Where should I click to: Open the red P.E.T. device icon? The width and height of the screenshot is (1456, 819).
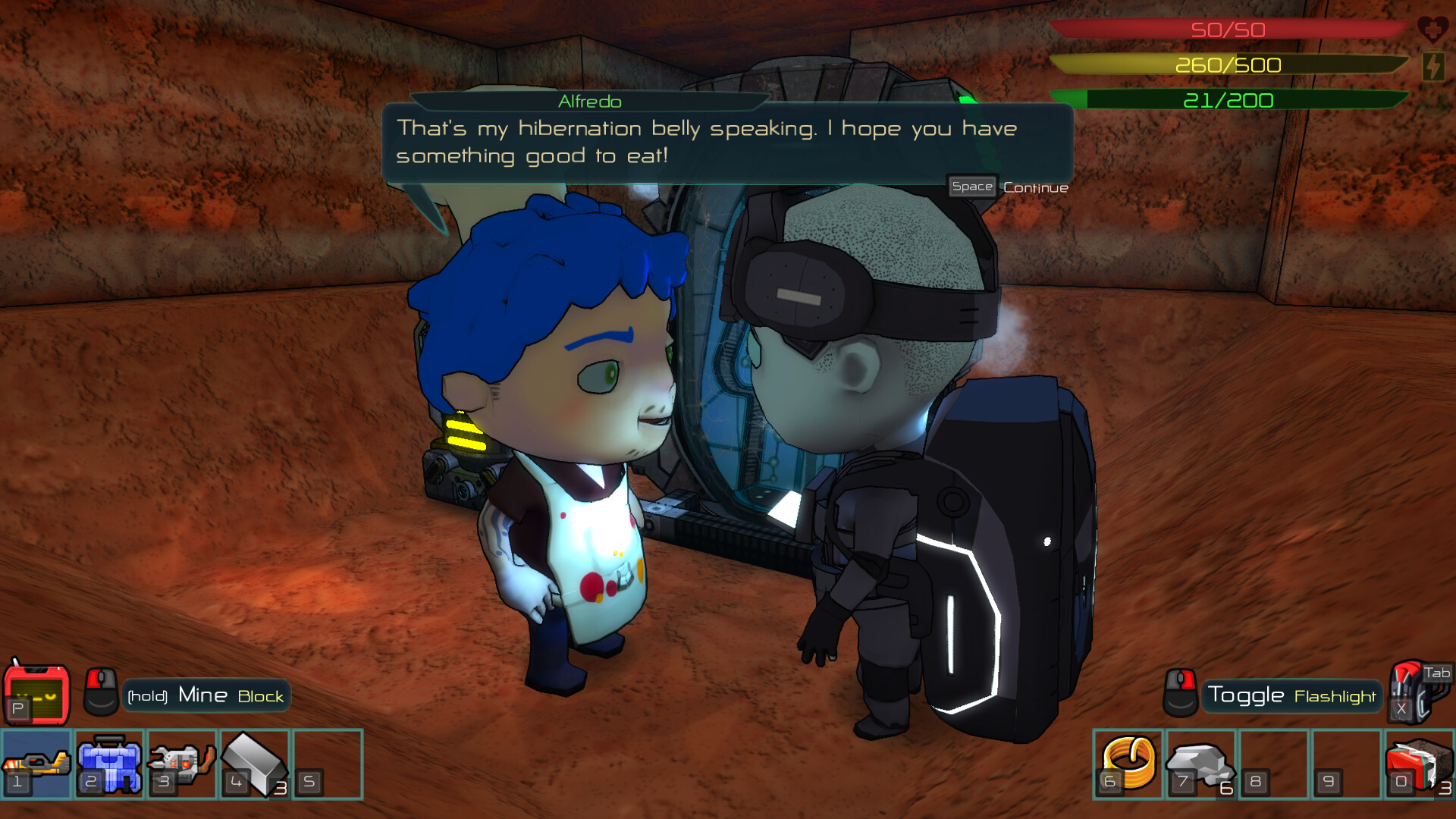coord(36,694)
